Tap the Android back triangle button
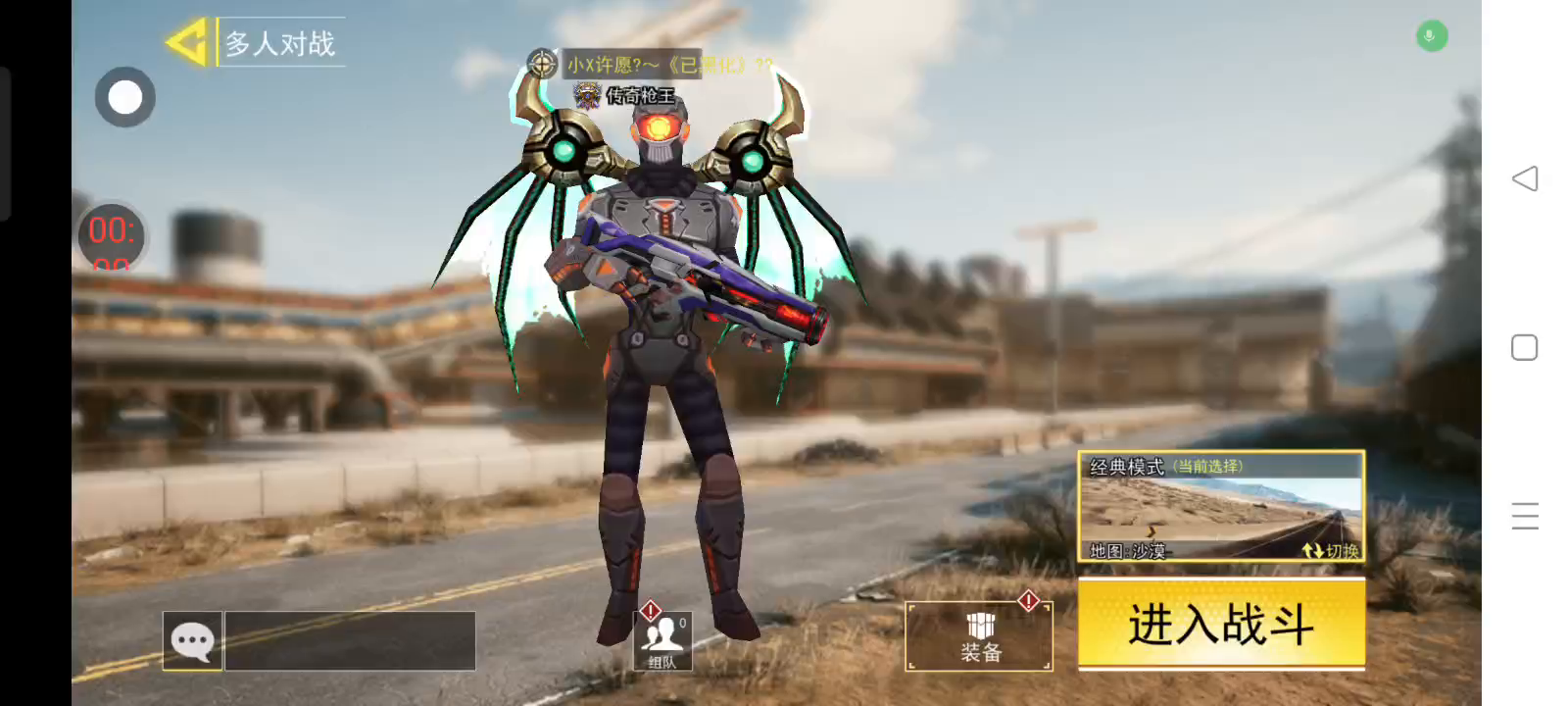 [1525, 178]
